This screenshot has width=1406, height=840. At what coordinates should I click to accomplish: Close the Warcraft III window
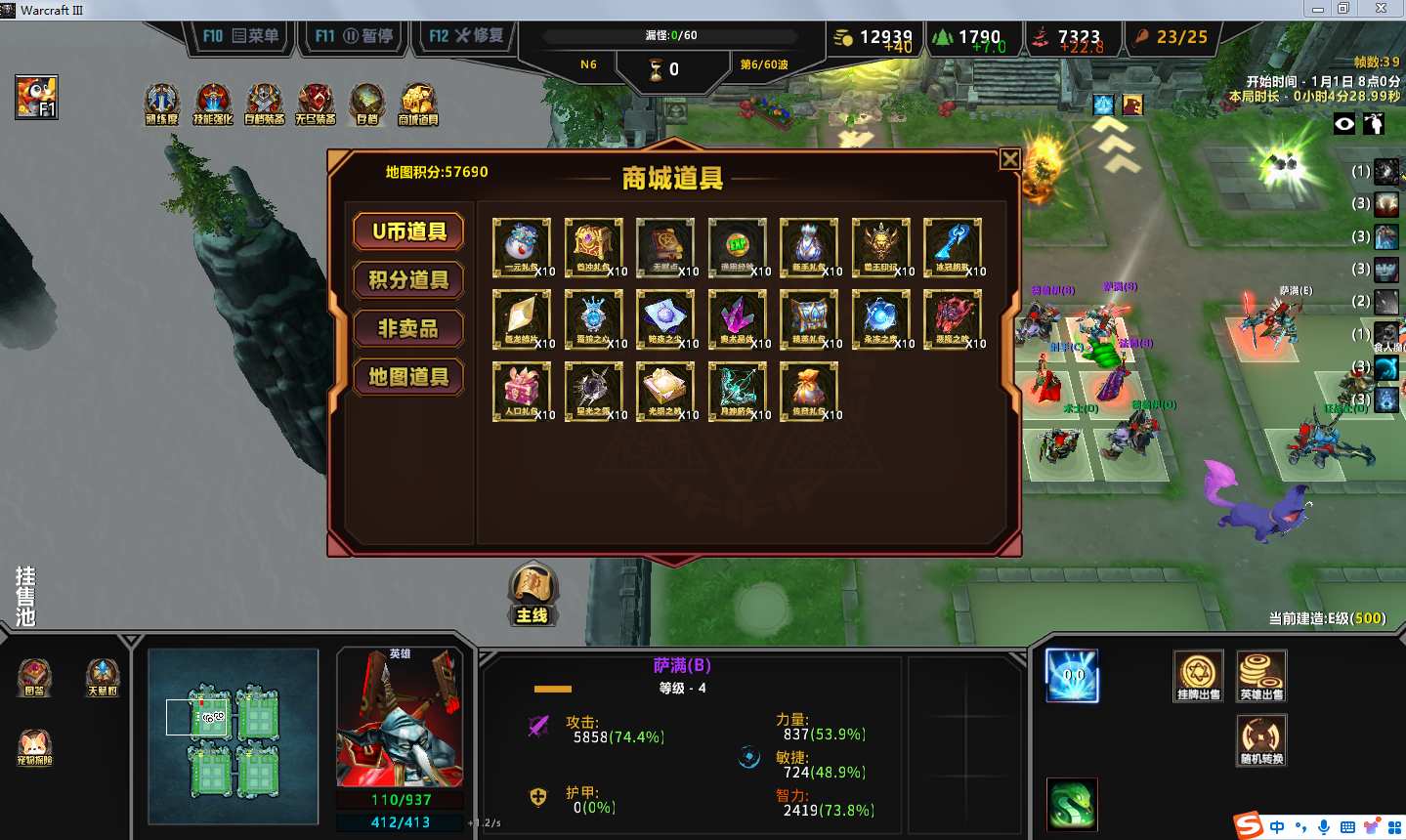pyautogui.click(x=1381, y=9)
